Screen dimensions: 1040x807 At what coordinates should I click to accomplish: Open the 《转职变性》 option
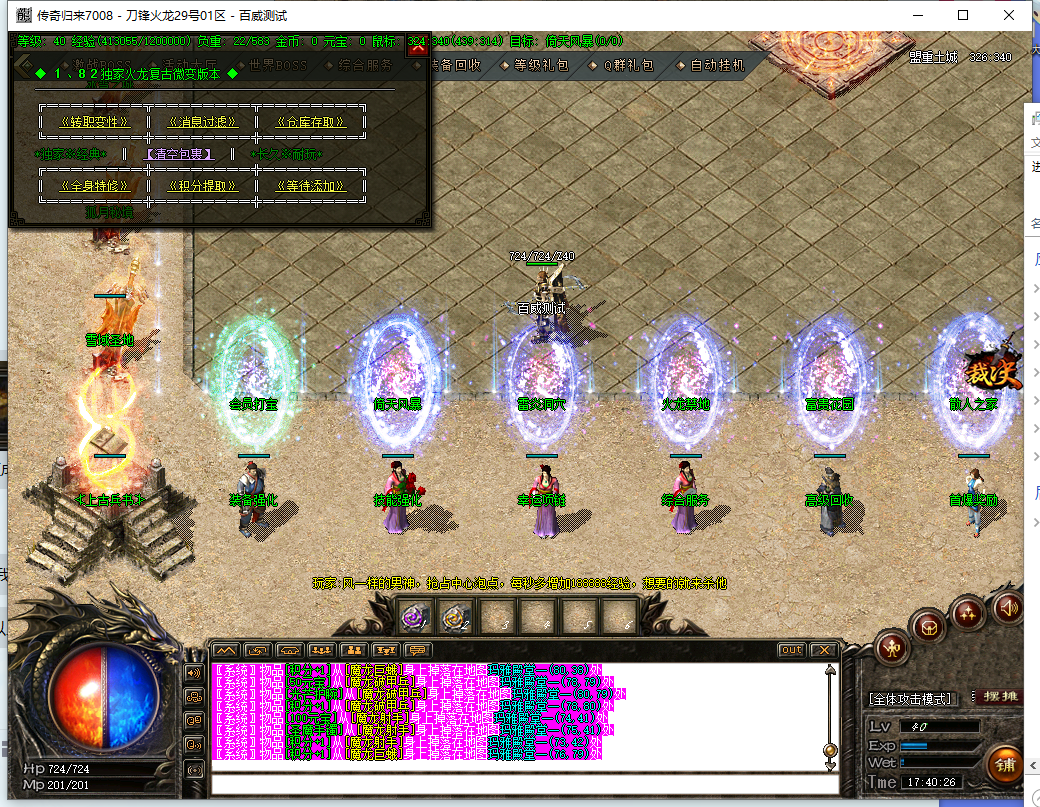(95, 122)
